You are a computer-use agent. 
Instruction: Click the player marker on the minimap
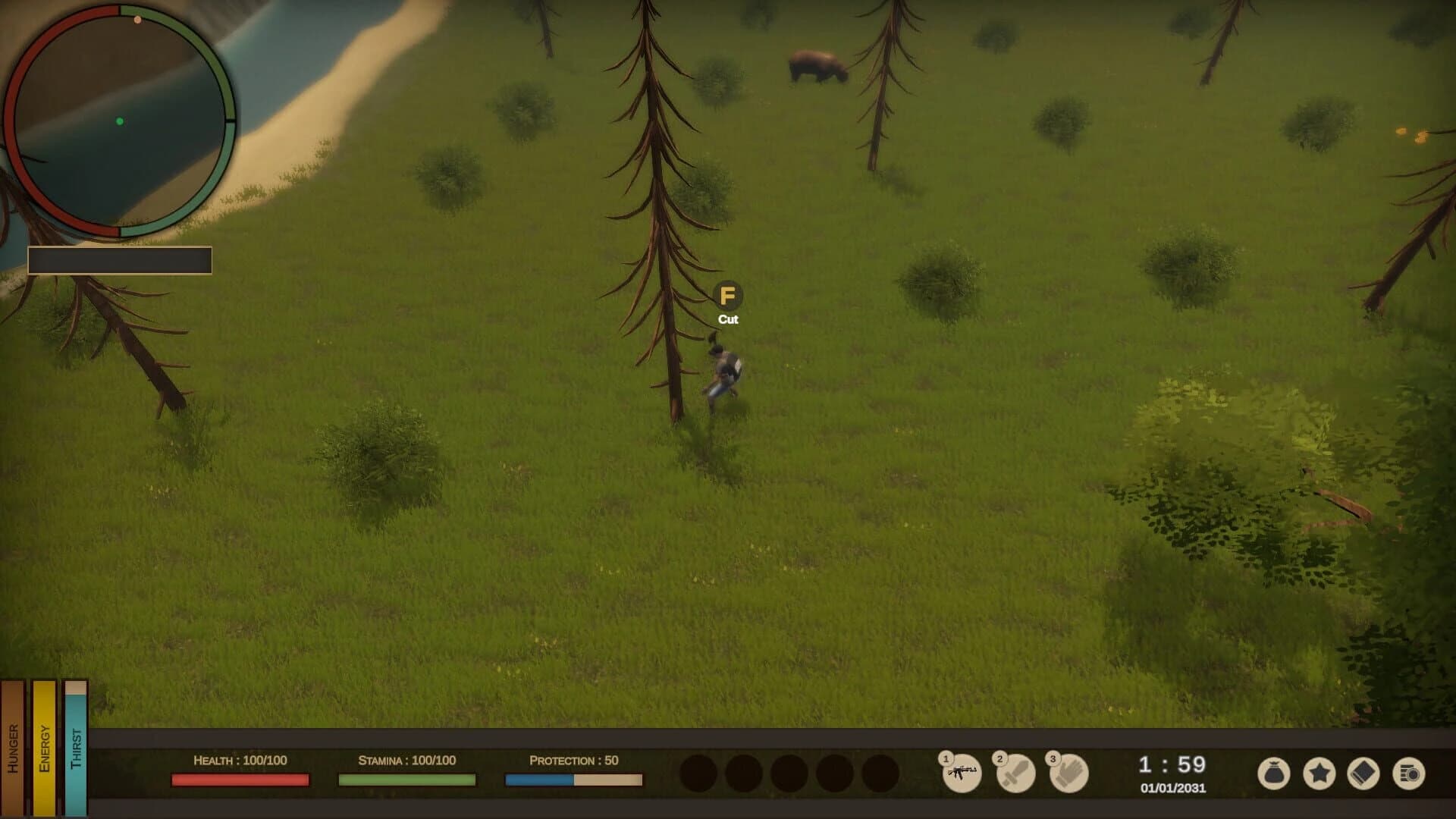click(x=120, y=121)
